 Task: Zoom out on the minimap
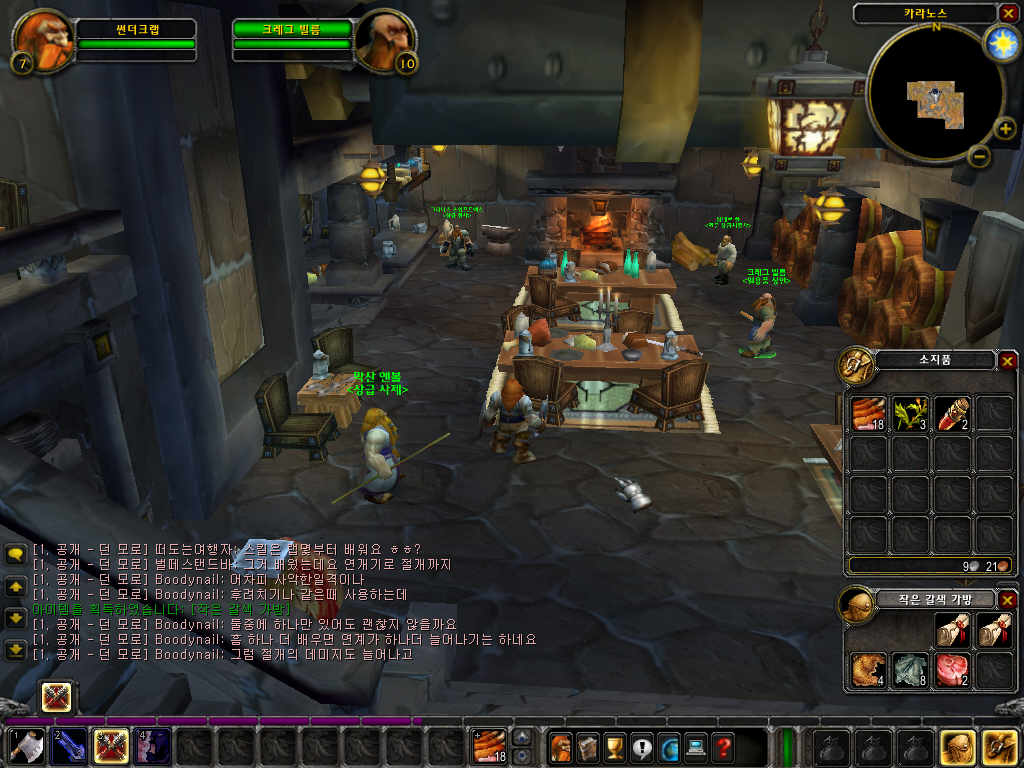tap(980, 156)
